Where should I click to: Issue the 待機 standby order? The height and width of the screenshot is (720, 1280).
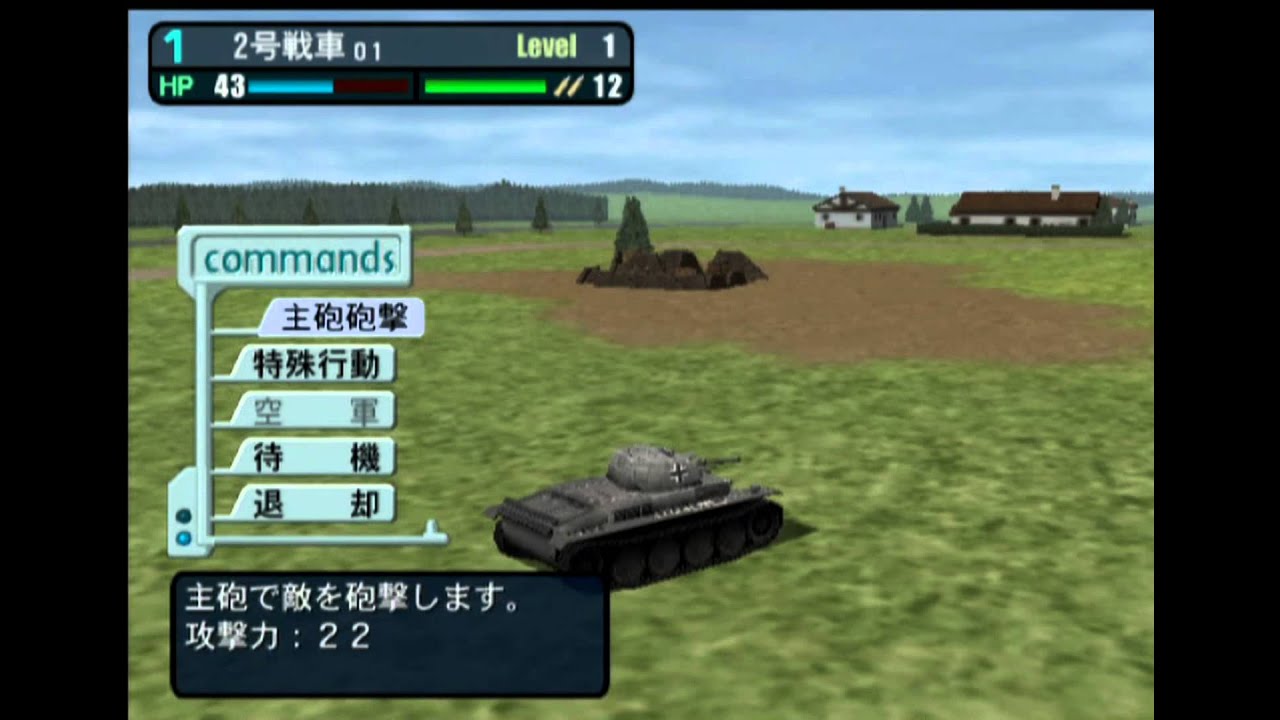(x=316, y=457)
